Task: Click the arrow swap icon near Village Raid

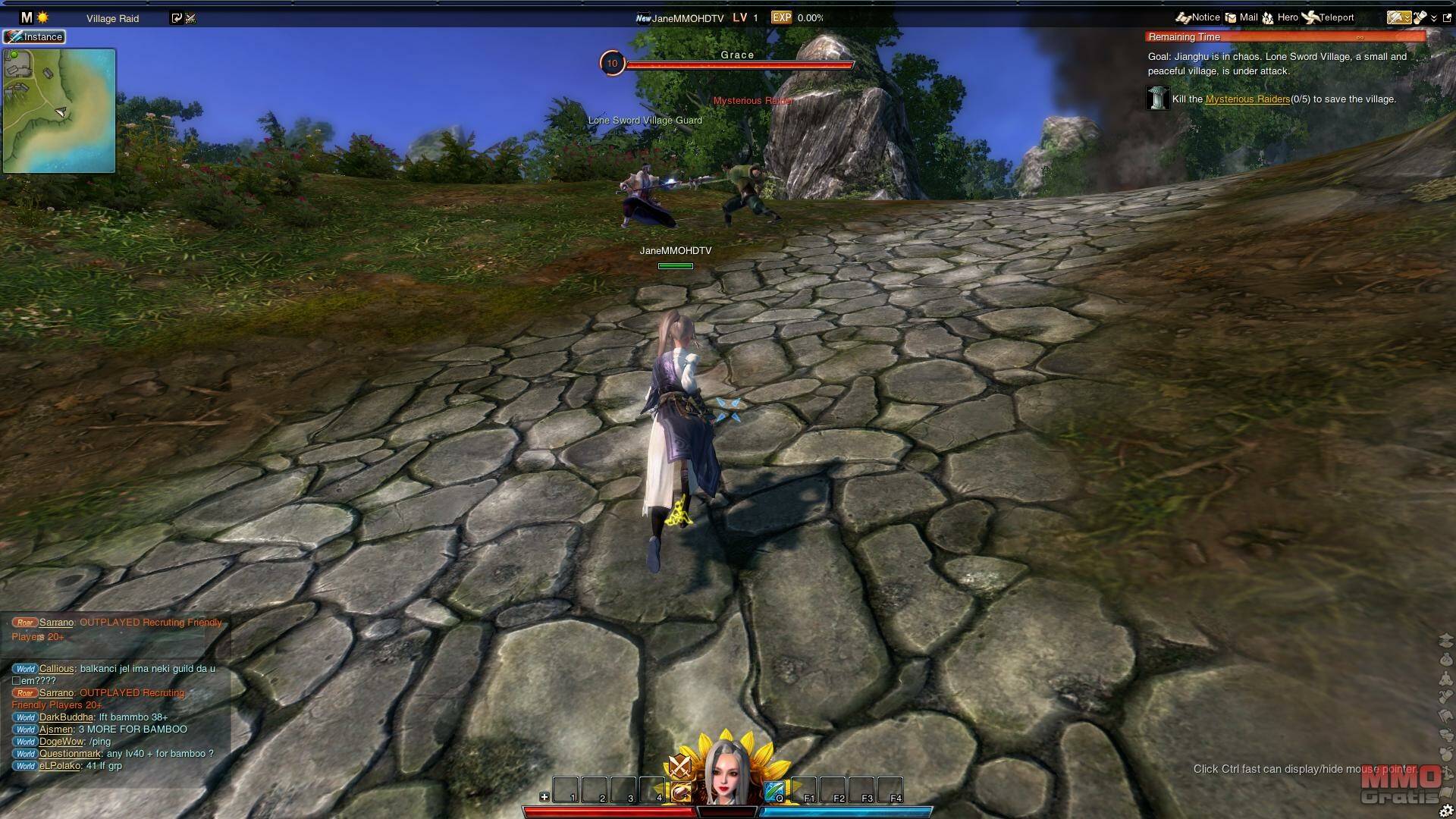Action: [177, 18]
